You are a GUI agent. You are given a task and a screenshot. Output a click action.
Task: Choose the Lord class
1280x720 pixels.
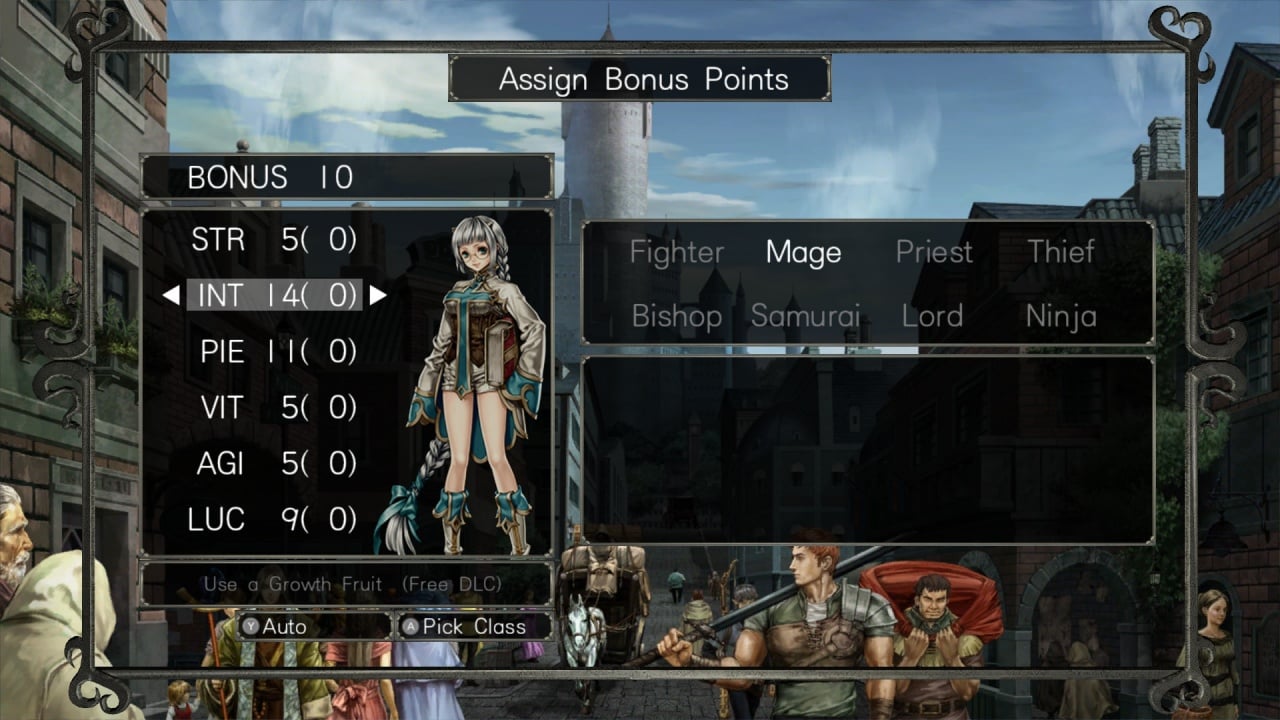pyautogui.click(x=932, y=317)
